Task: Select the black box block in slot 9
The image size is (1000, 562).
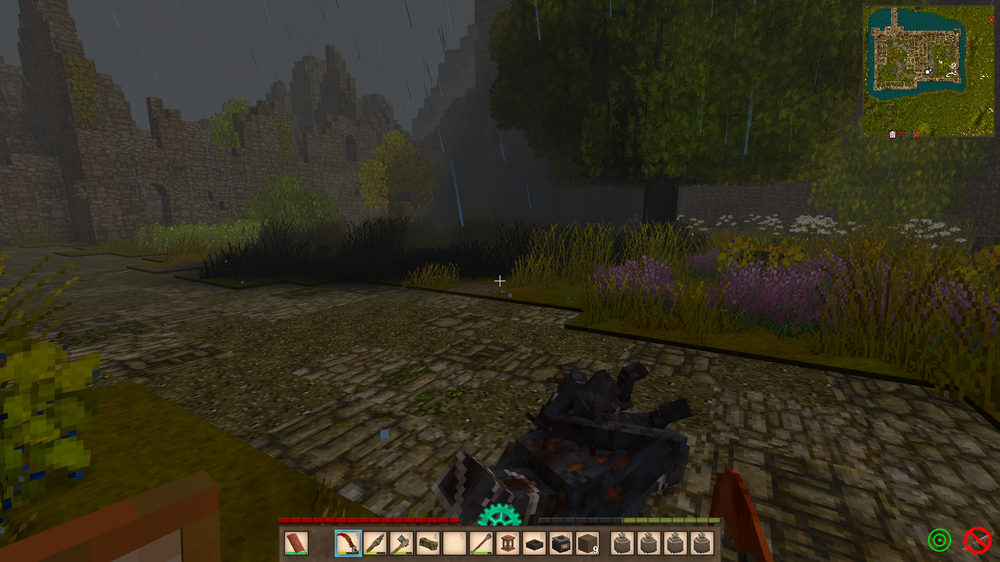Action: pyautogui.click(x=560, y=544)
